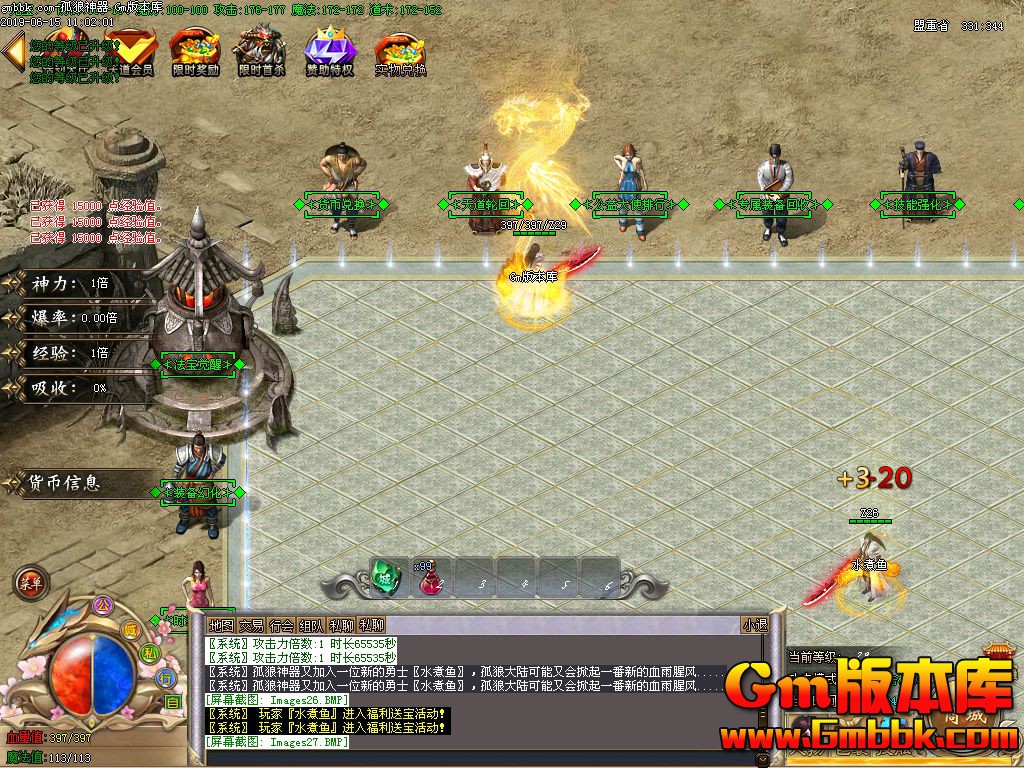Switch to the 地图 map tab
Image resolution: width=1024 pixels, height=768 pixels.
pos(221,625)
